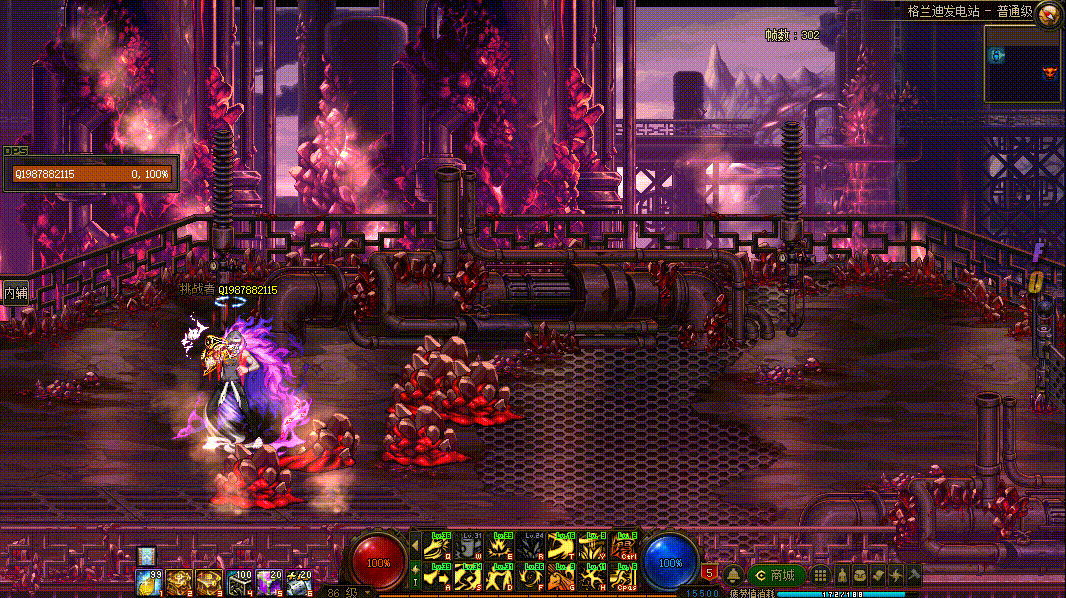Use the item in quick slot 1
Screen dimensions: 1066x598
pos(148,581)
